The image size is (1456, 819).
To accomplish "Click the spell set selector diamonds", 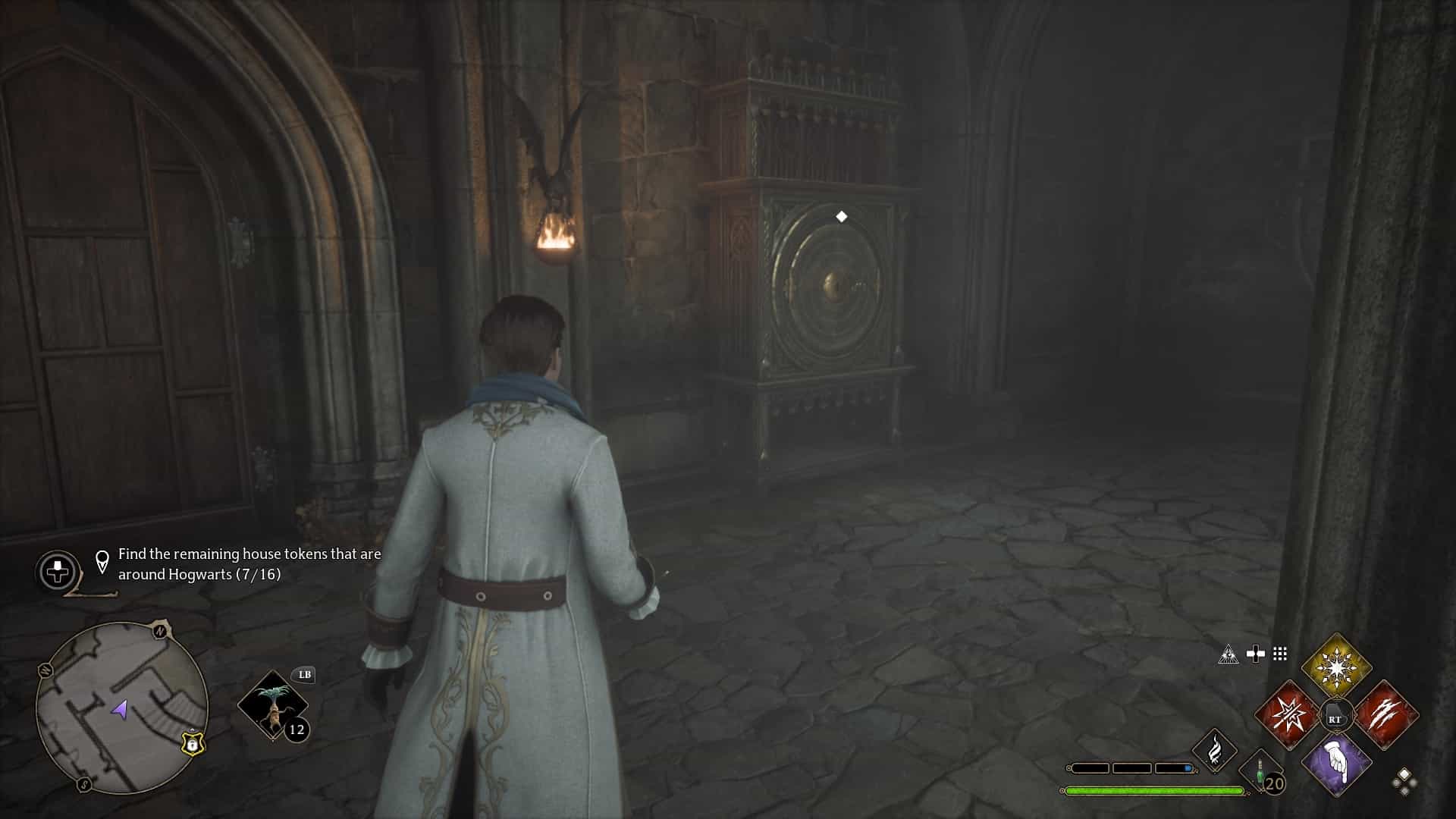I will coord(1404,781).
